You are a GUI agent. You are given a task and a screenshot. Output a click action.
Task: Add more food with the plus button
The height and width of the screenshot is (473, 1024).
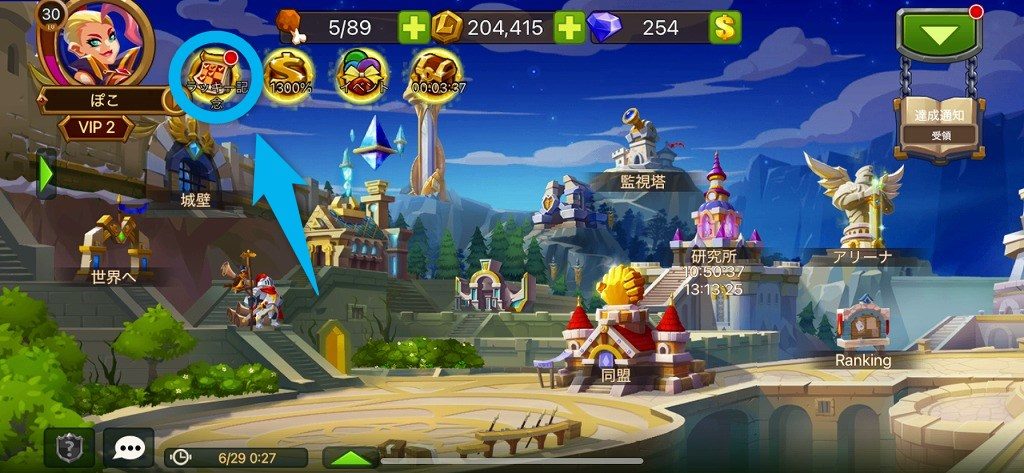click(x=413, y=28)
